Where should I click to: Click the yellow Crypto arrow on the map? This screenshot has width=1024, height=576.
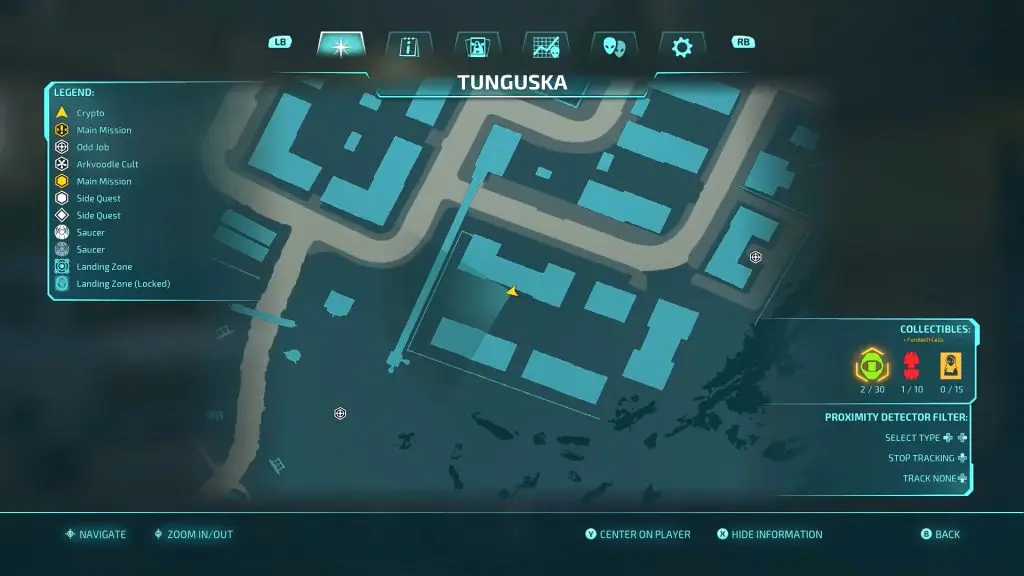point(512,291)
